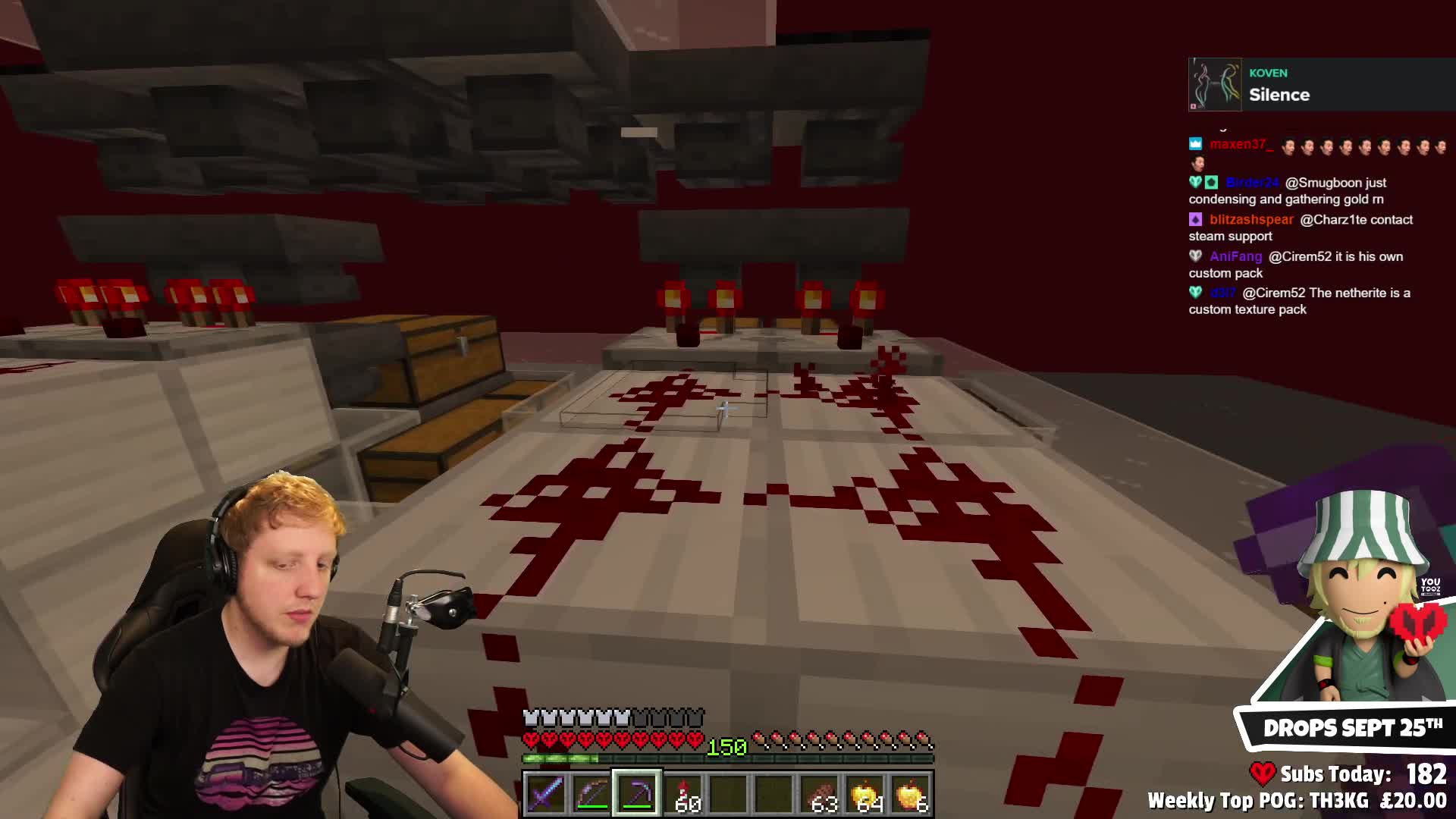Select the golden apple stack of 64
The image size is (1456, 819).
tap(865, 794)
